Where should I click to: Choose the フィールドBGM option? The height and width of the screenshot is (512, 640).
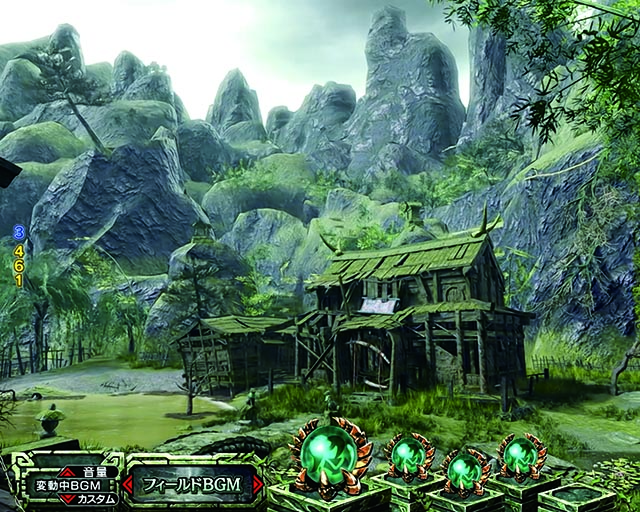(193, 485)
